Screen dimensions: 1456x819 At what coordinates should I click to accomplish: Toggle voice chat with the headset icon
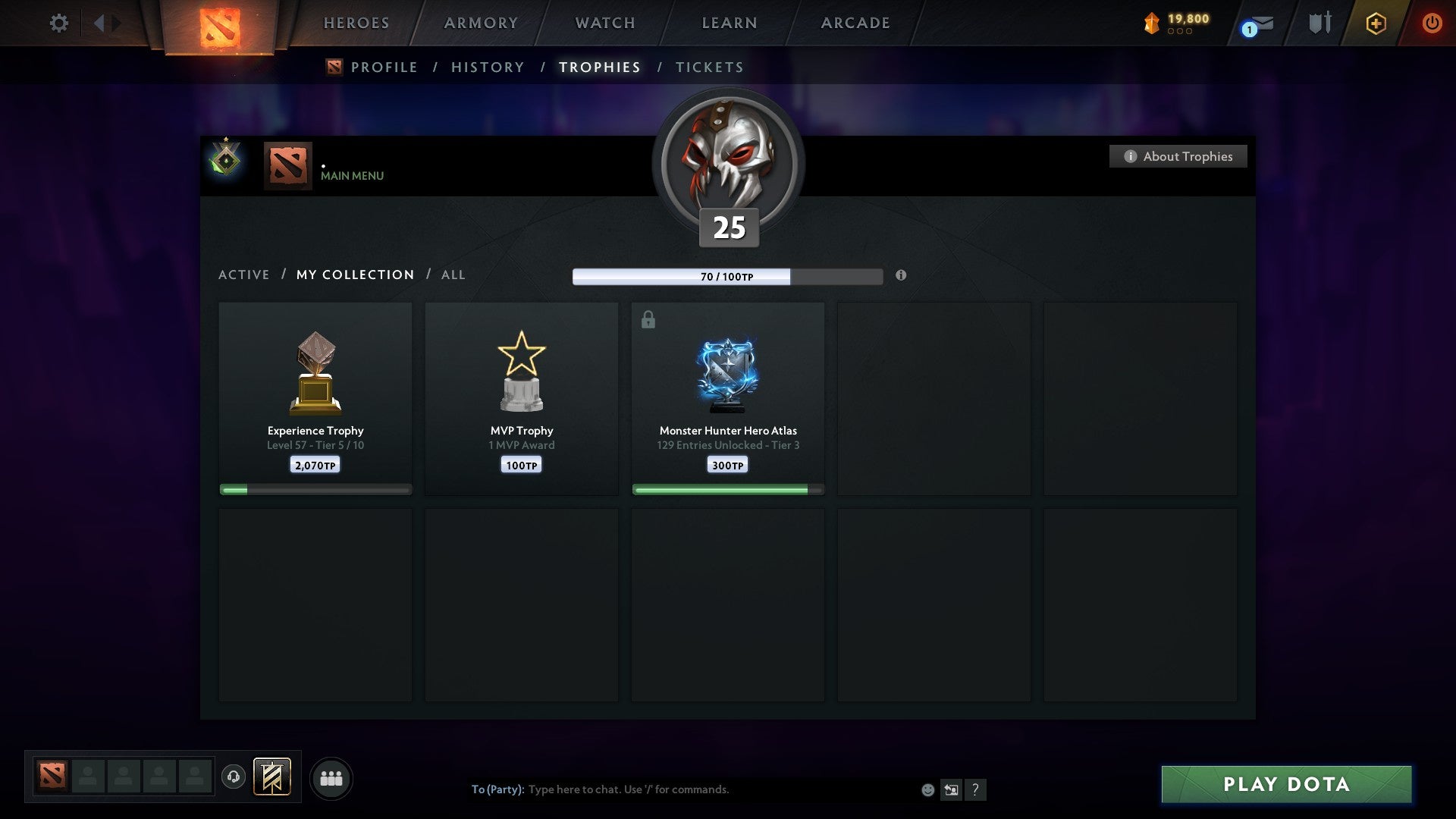[x=234, y=777]
